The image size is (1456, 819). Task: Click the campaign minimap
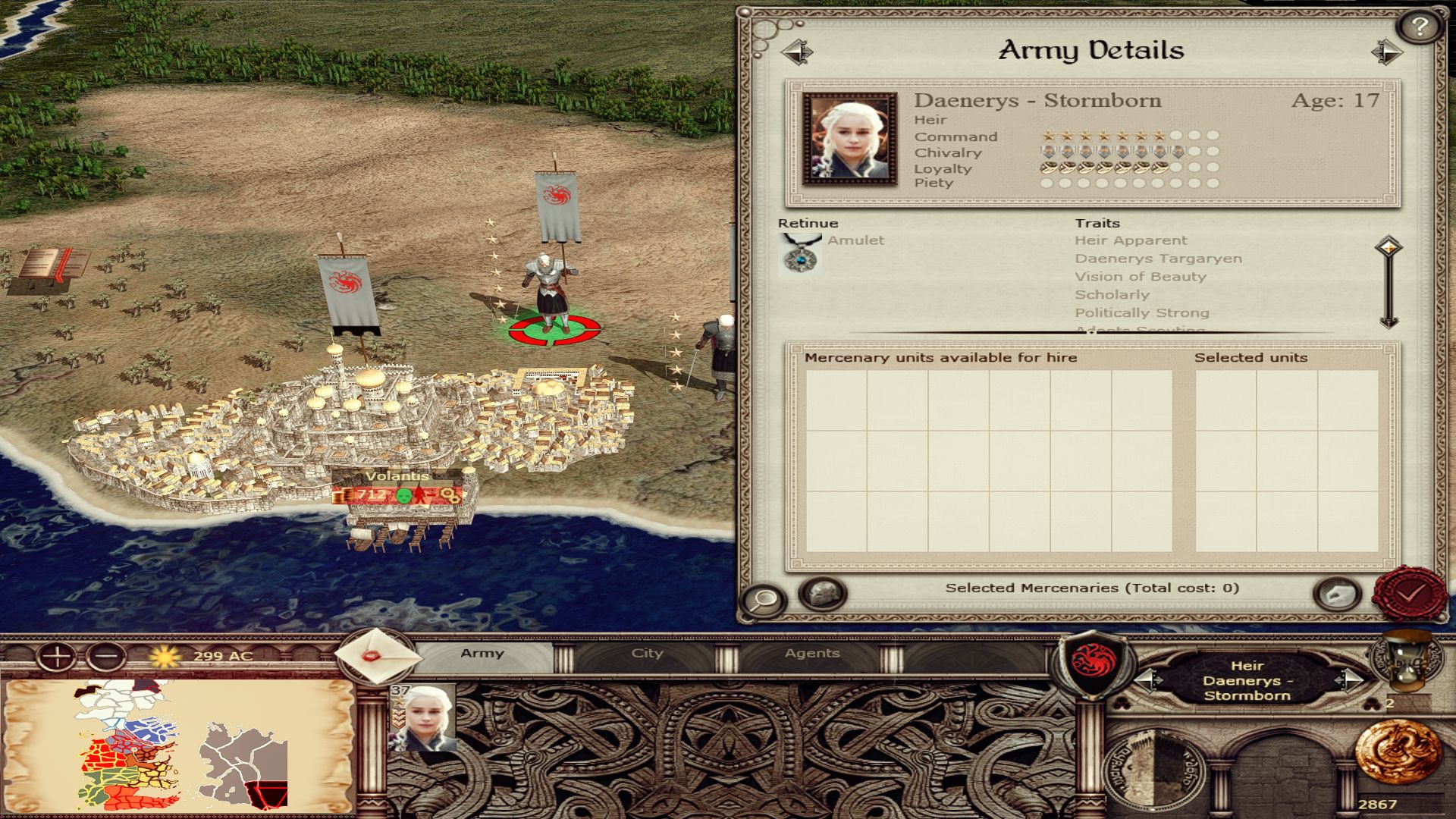coord(178,745)
